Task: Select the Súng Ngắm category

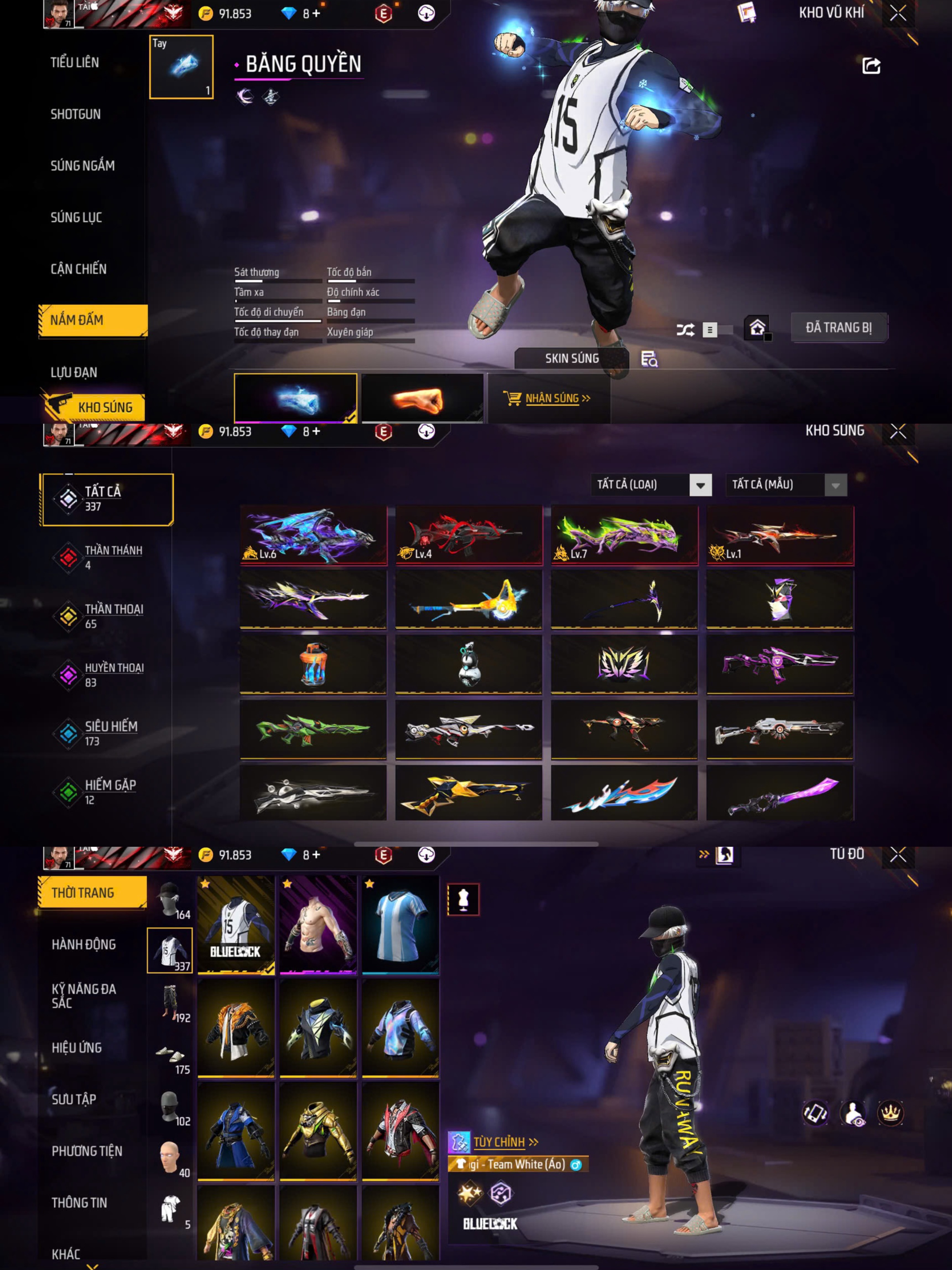Action: point(83,166)
